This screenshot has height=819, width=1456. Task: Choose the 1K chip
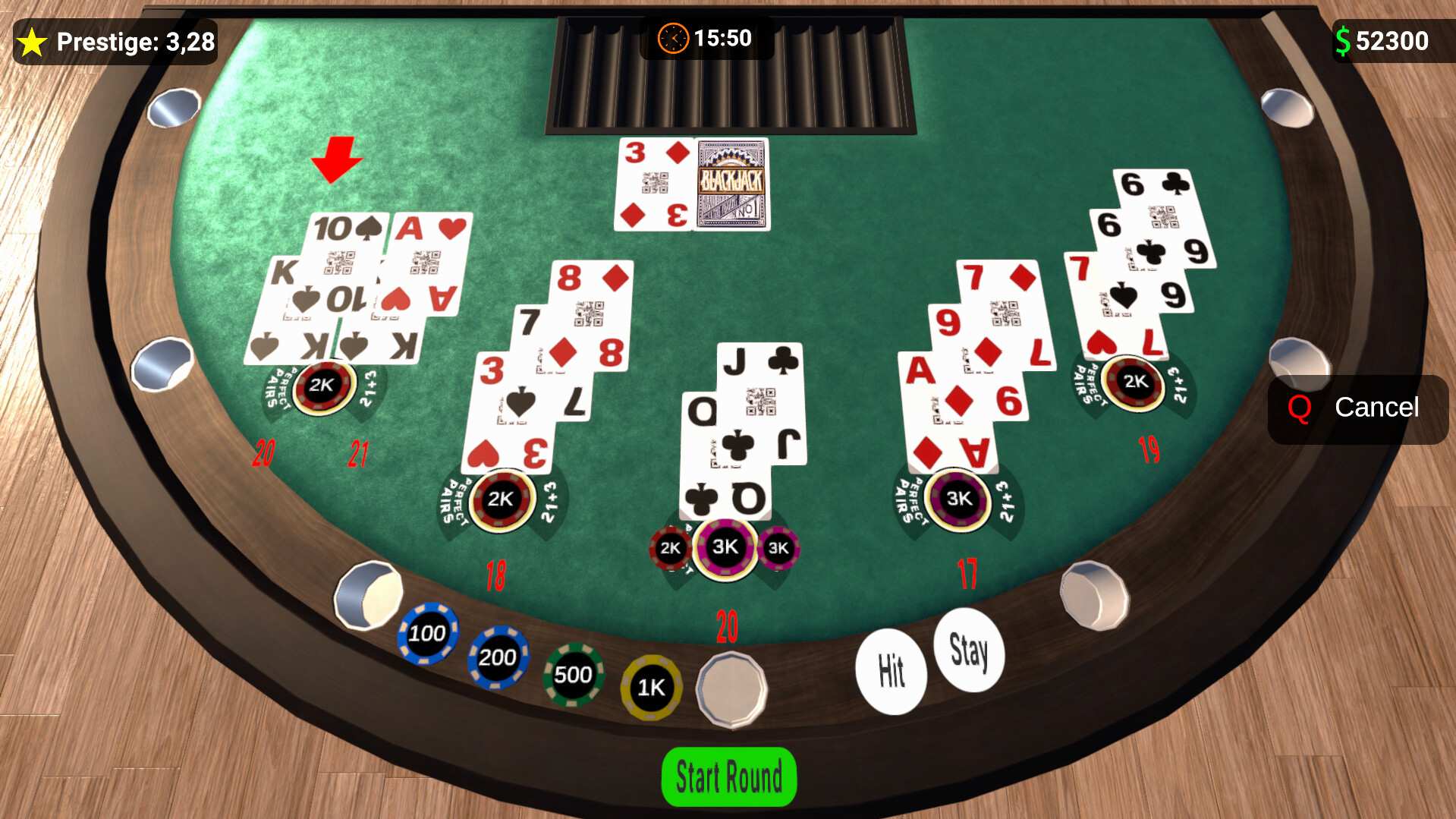coord(651,686)
